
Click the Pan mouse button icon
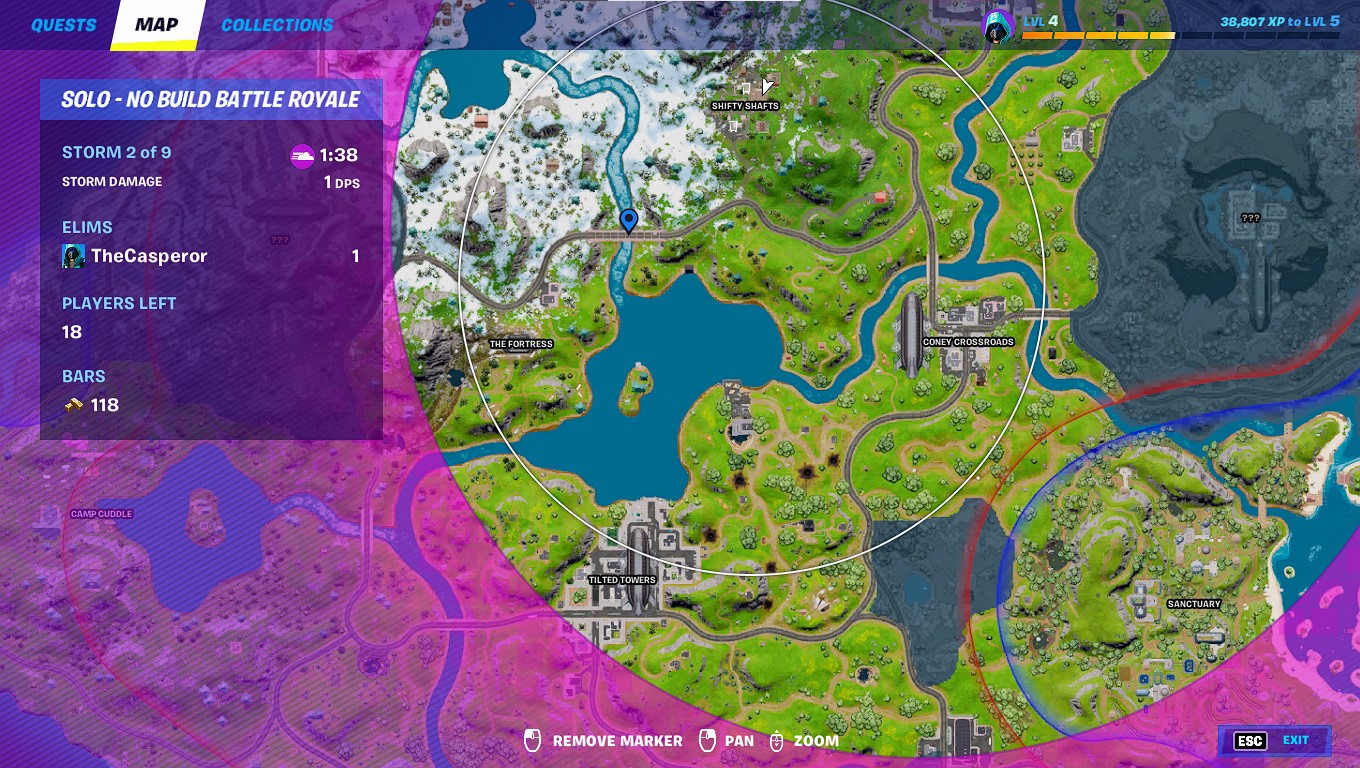click(706, 741)
